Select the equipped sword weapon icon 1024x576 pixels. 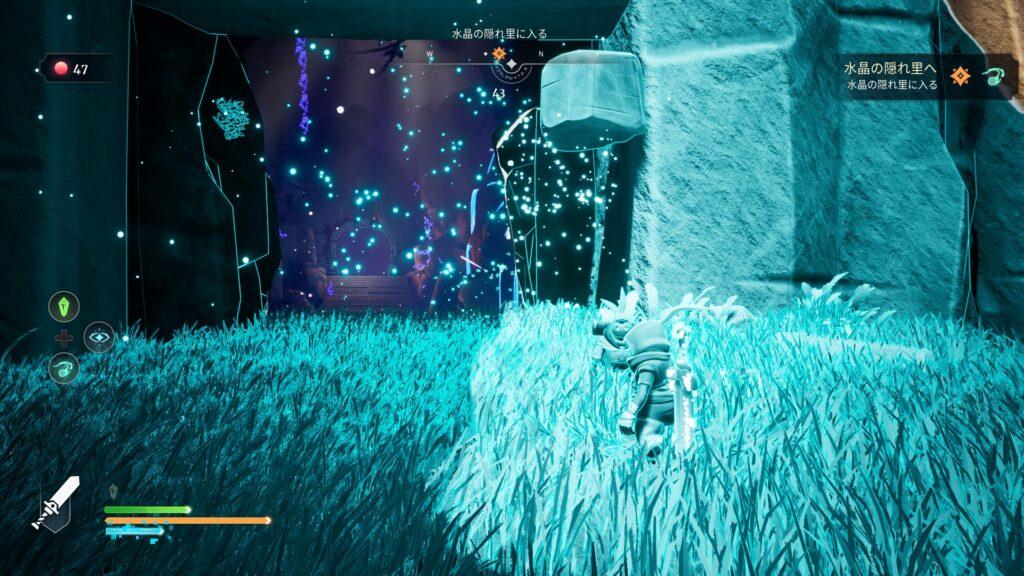58,503
